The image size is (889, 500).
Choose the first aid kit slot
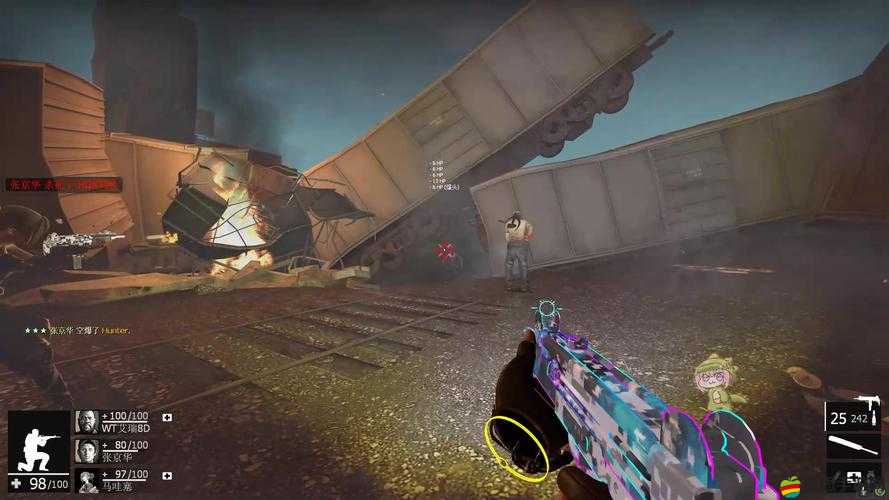tap(853, 478)
